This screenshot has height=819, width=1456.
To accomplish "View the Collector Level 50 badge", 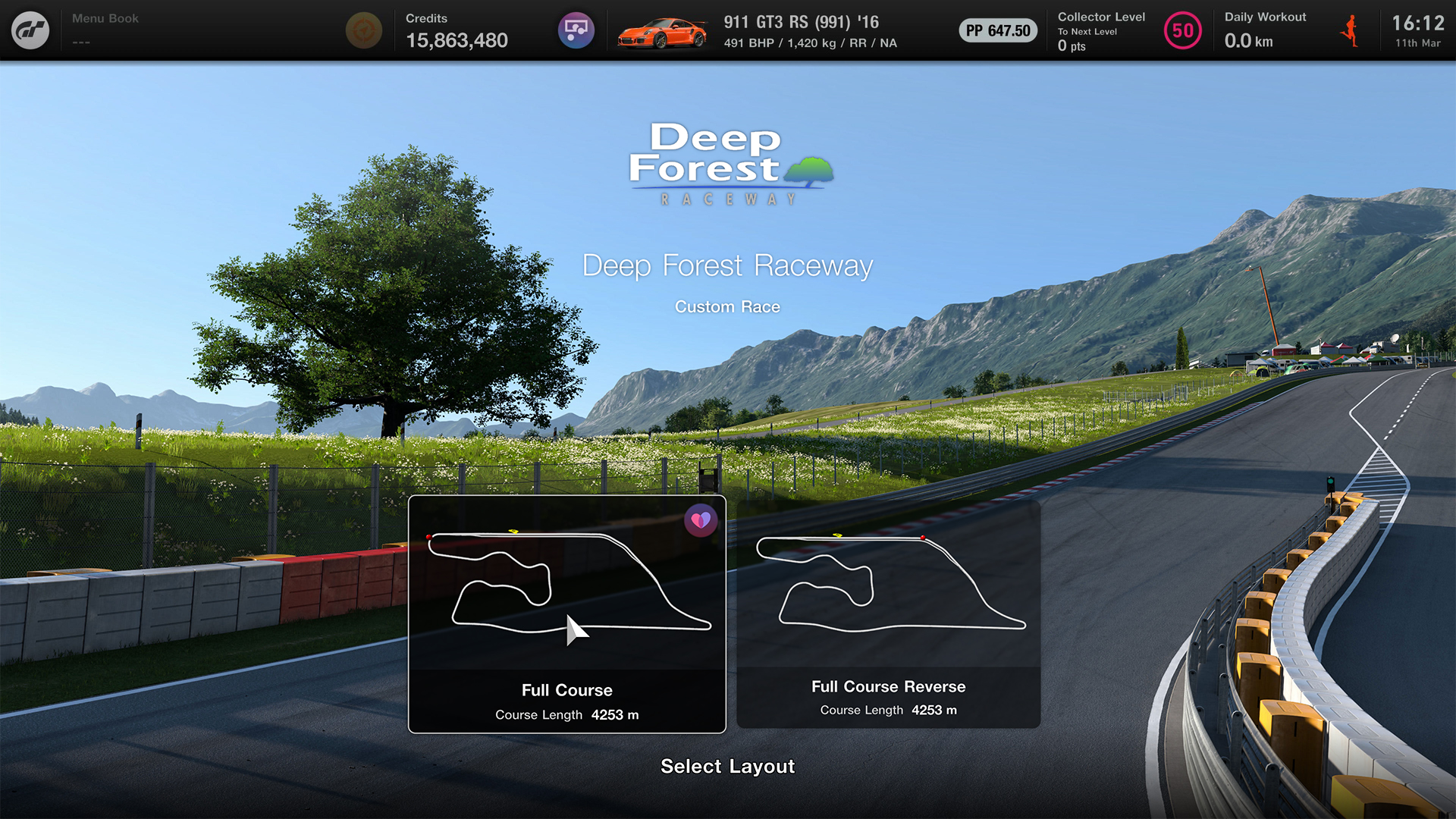I will tap(1182, 31).
